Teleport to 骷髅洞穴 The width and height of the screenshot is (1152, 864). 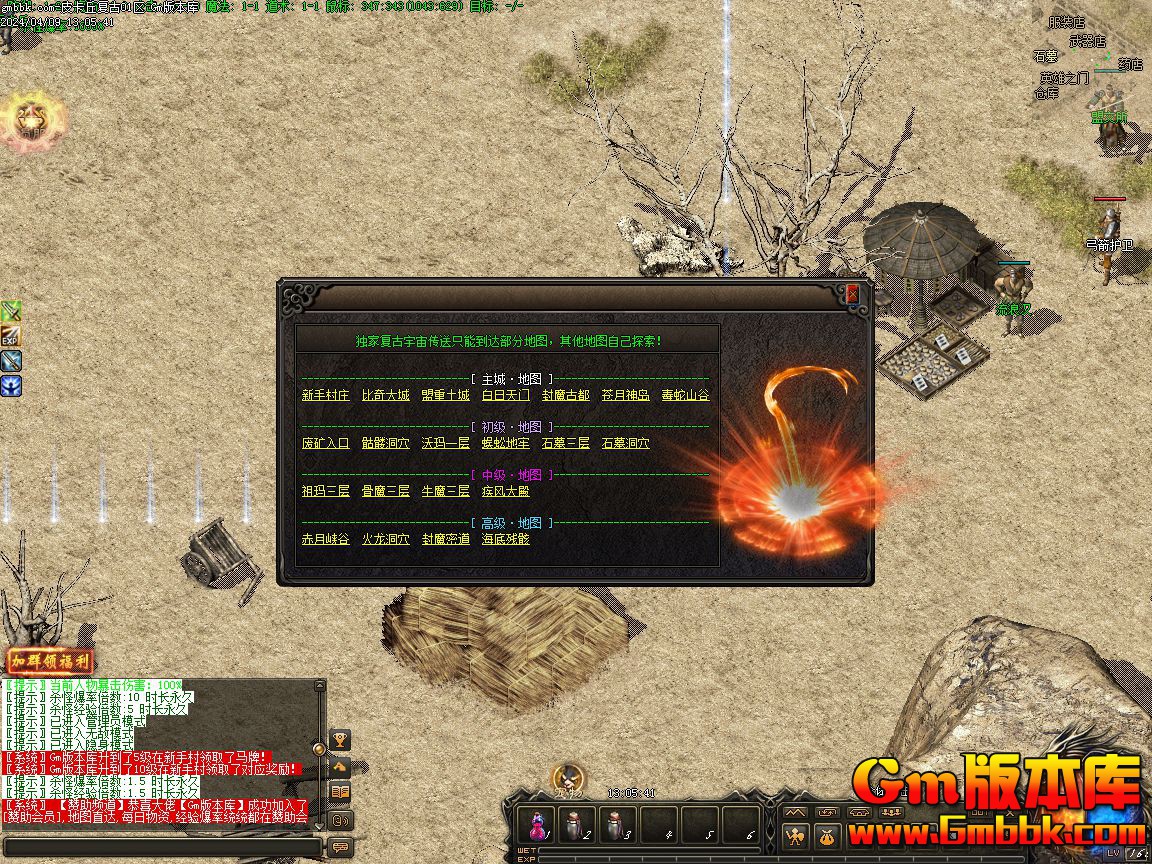pos(386,443)
